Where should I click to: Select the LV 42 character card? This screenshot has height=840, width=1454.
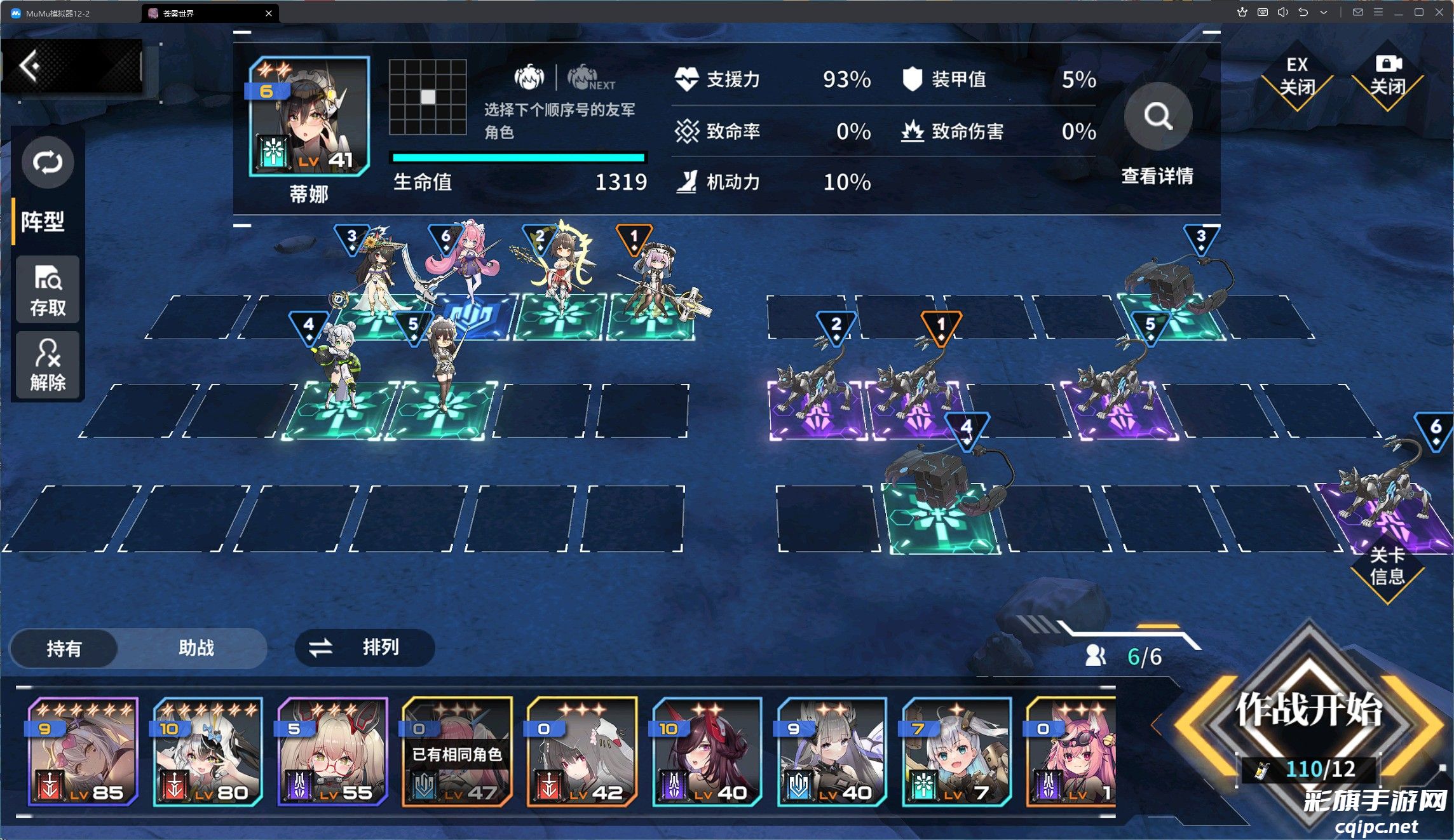tap(581, 752)
